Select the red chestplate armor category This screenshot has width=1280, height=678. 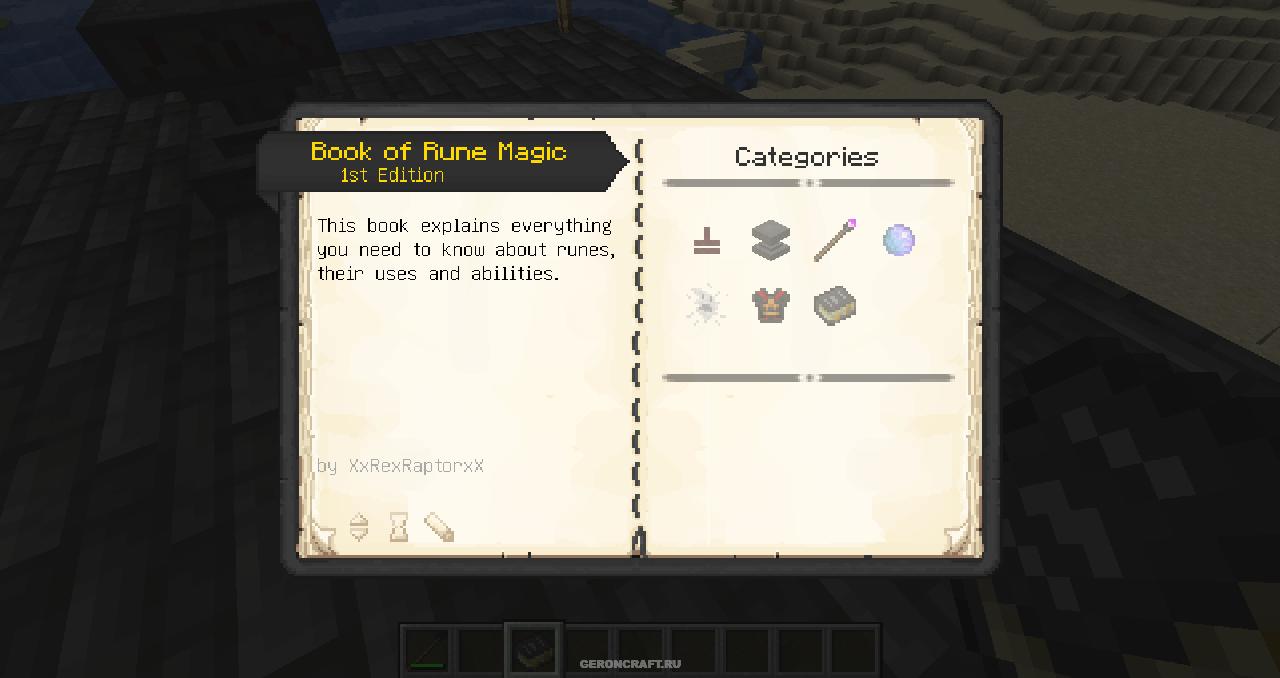coord(770,305)
